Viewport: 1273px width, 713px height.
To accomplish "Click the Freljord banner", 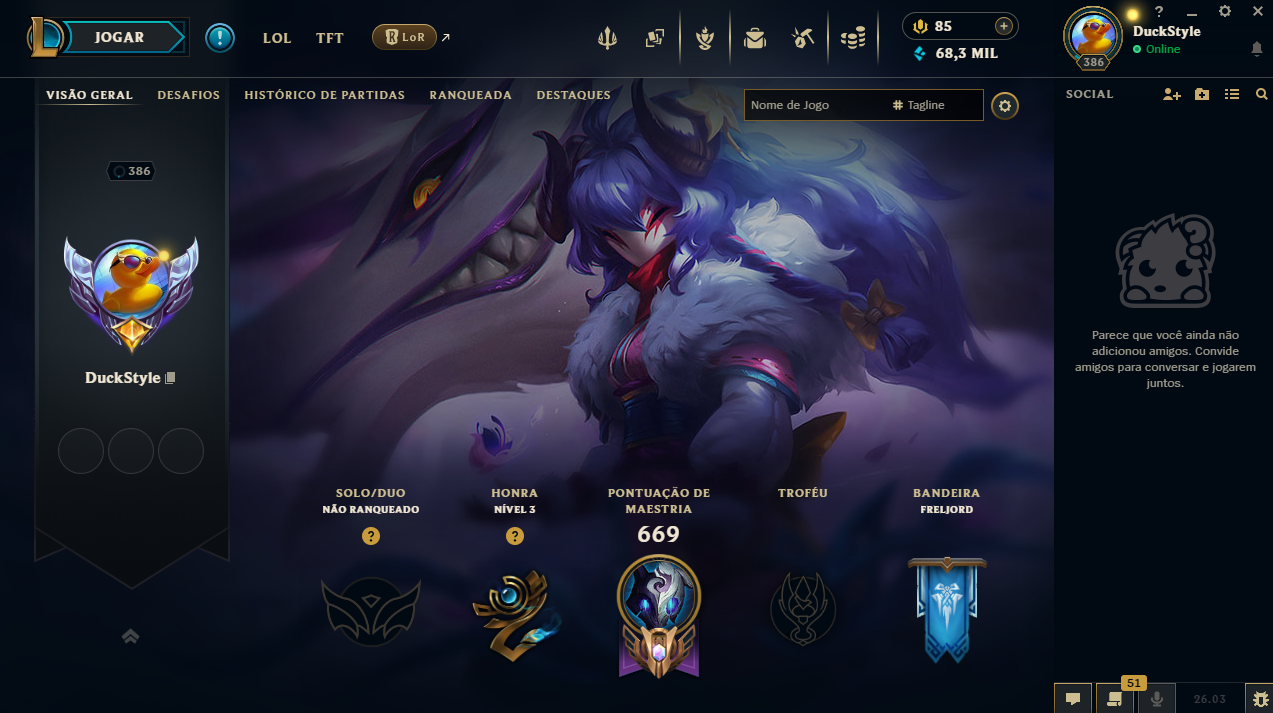I will pos(946,610).
